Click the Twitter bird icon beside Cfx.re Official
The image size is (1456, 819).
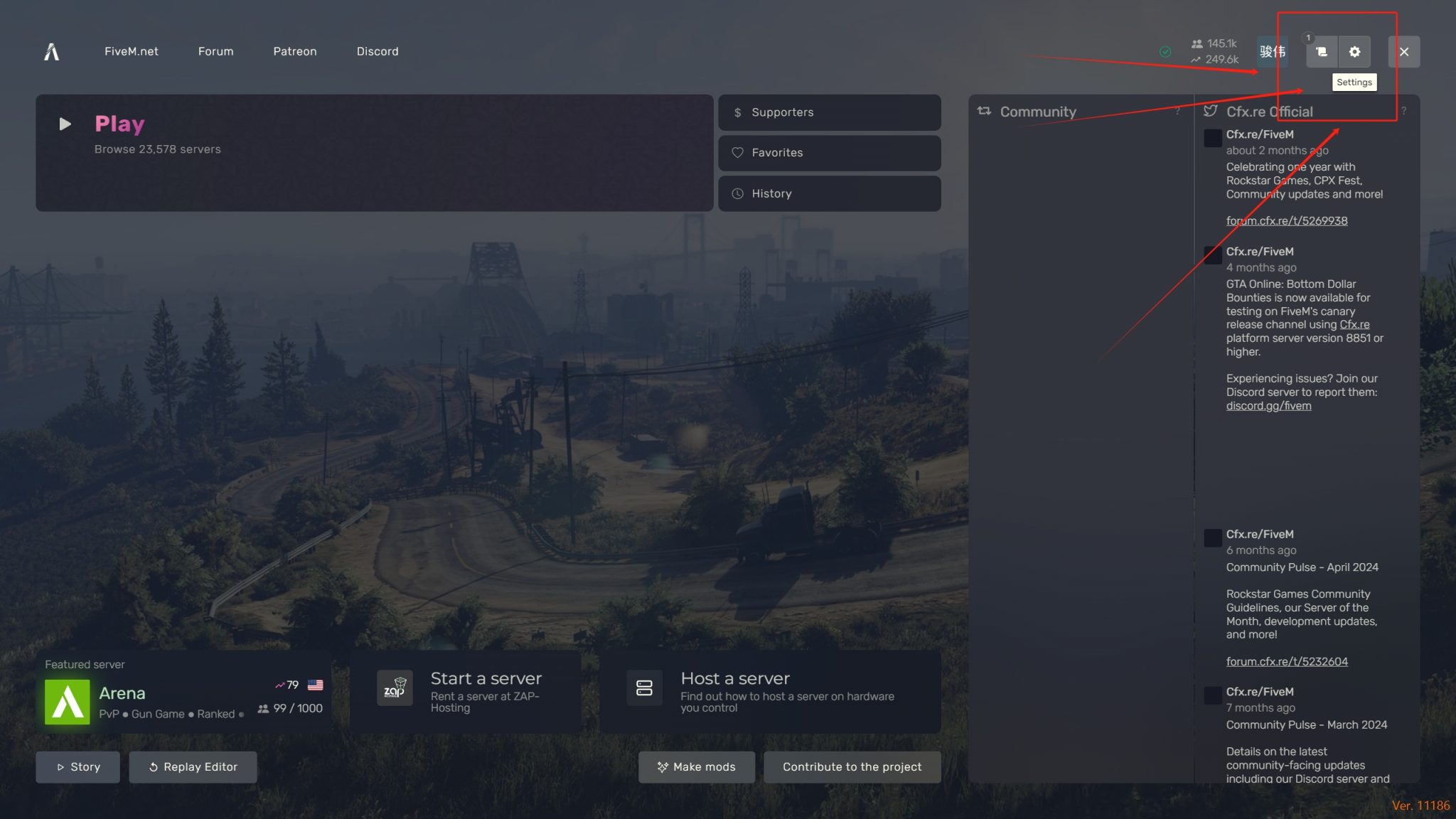click(1211, 111)
